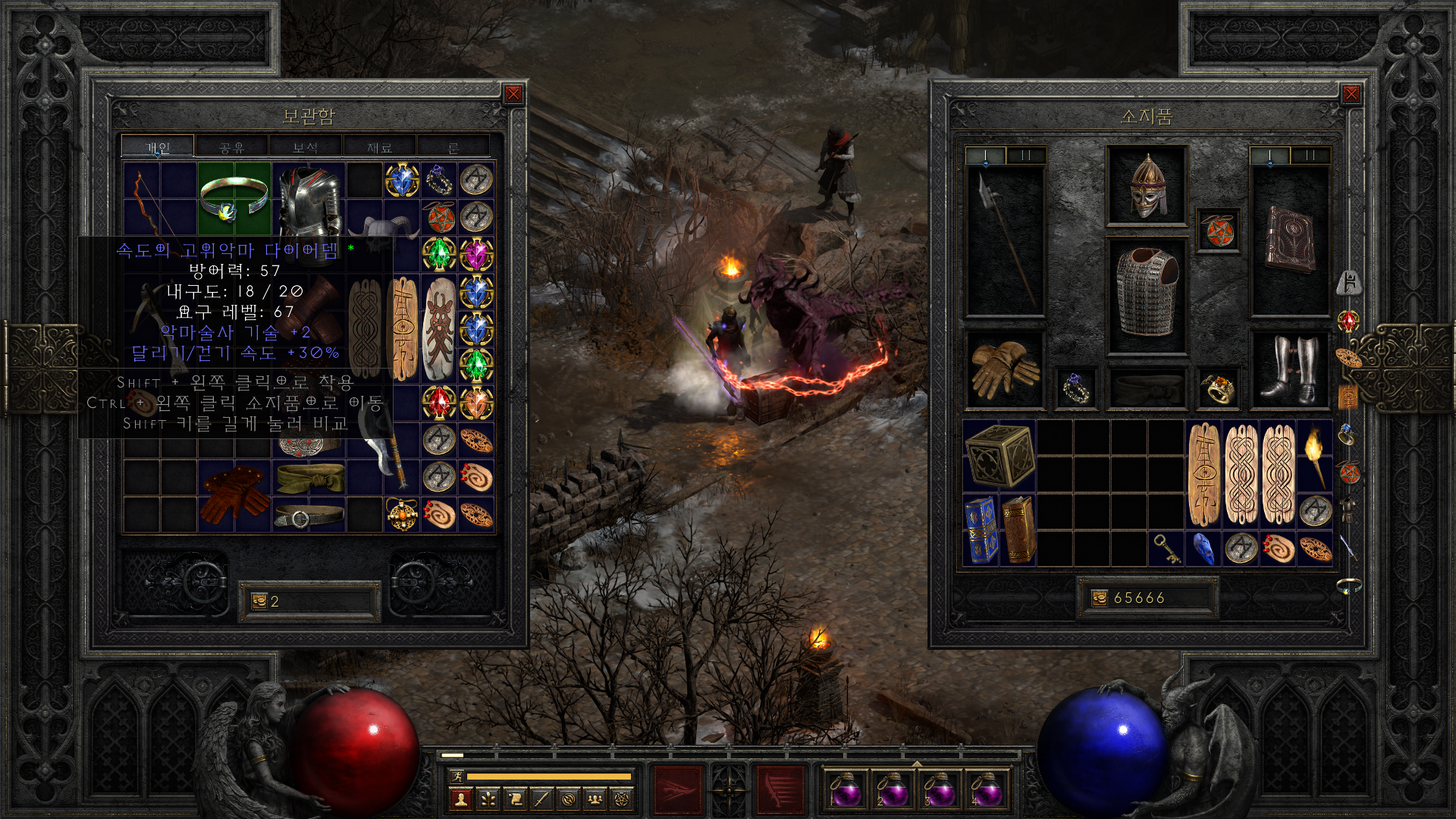Screen dimensions: 1456x819
Task: Pick the equipped polearm weapon
Action: click(x=1005, y=240)
